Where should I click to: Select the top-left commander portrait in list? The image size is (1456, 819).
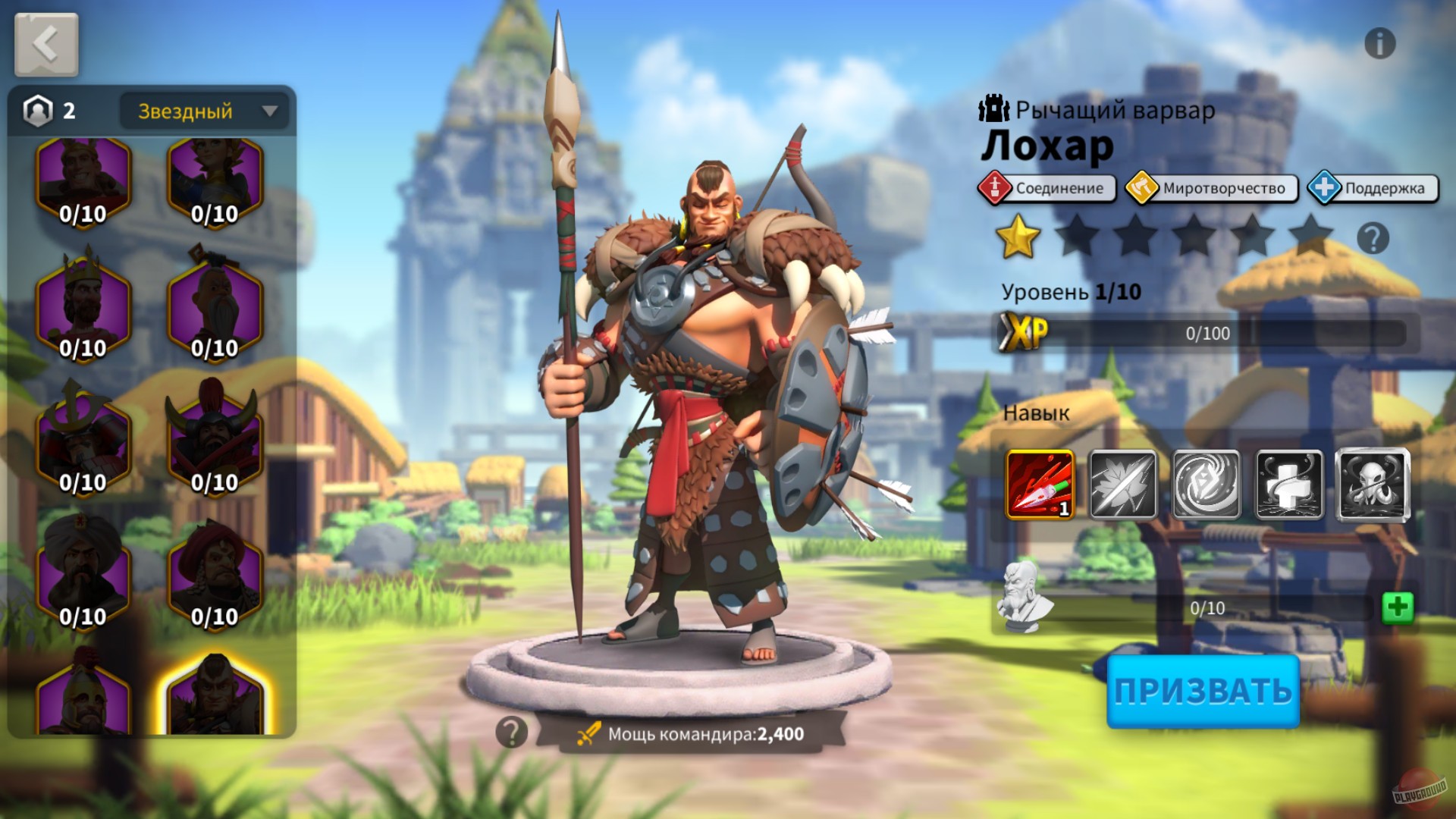click(83, 180)
